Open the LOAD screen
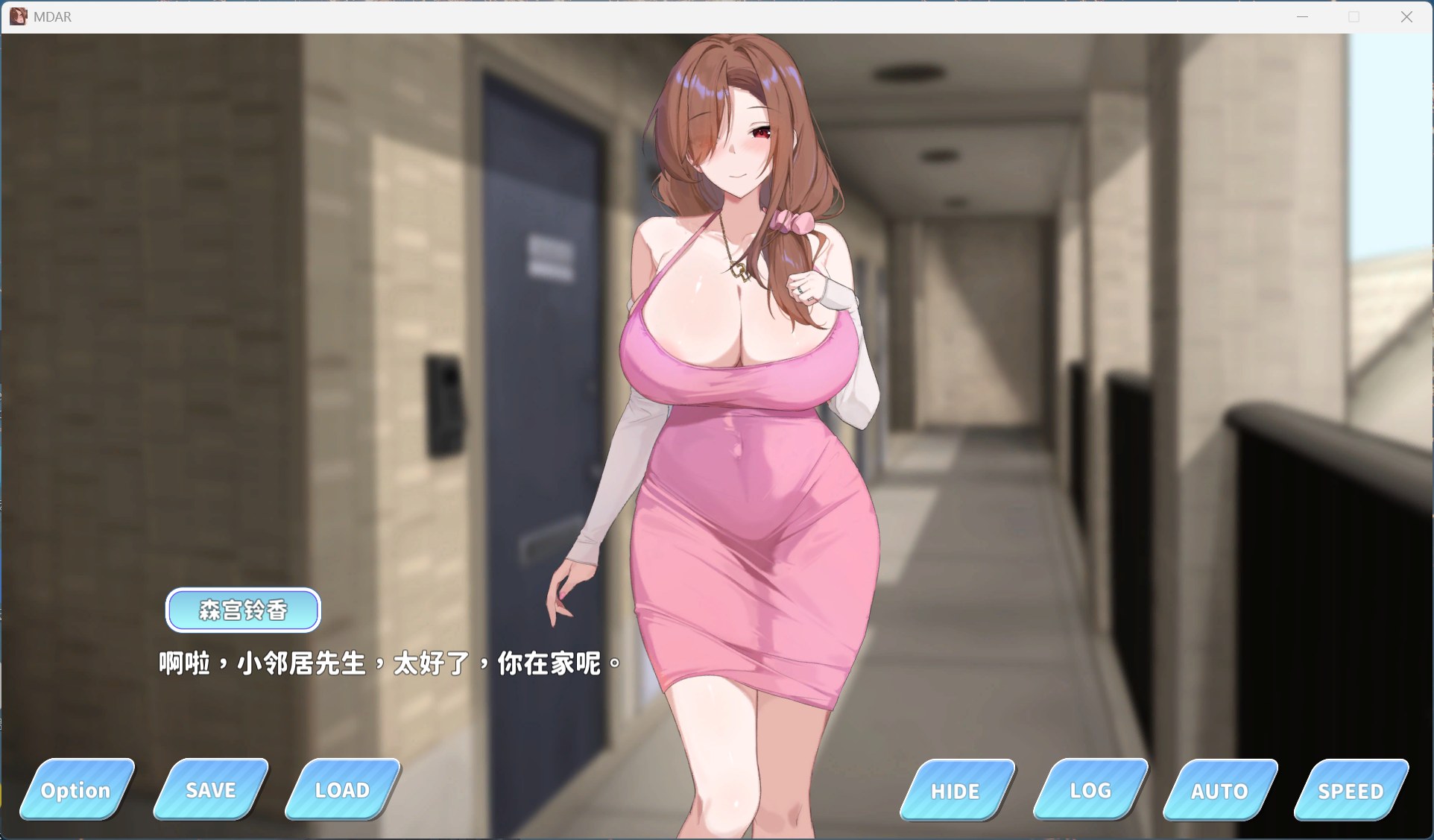1434x840 pixels. (341, 790)
